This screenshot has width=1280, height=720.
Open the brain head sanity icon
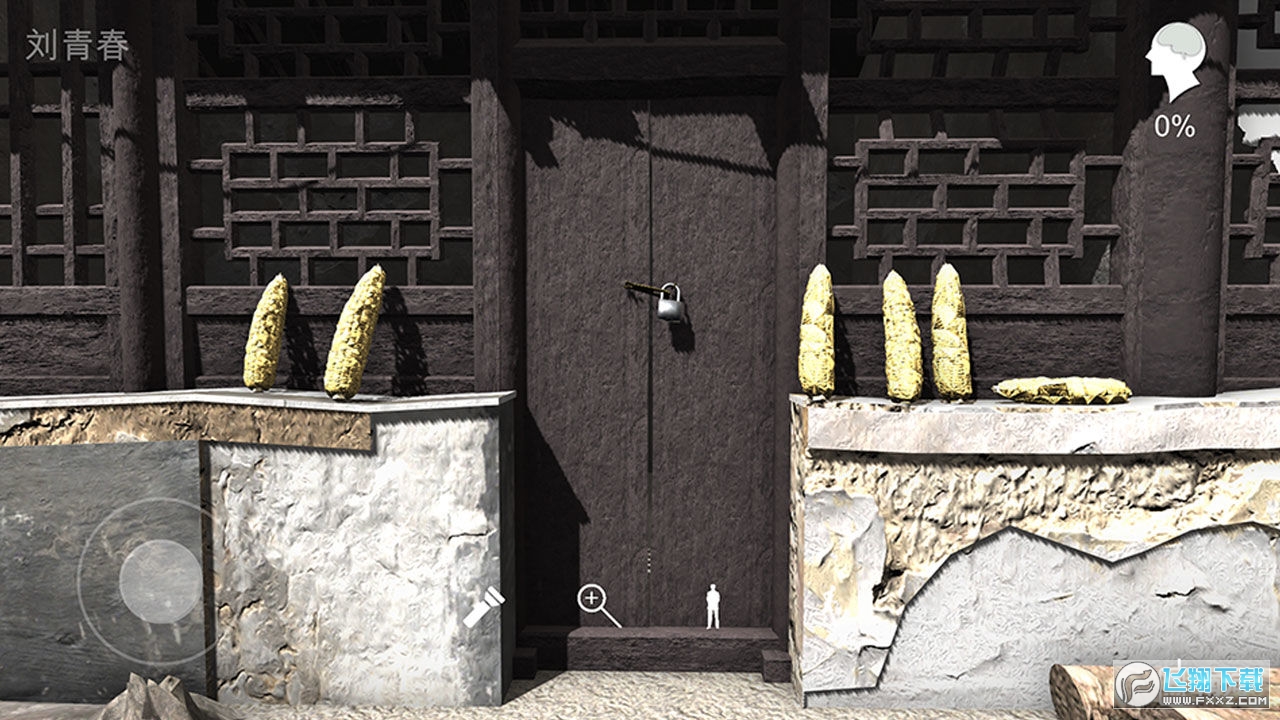click(1174, 63)
